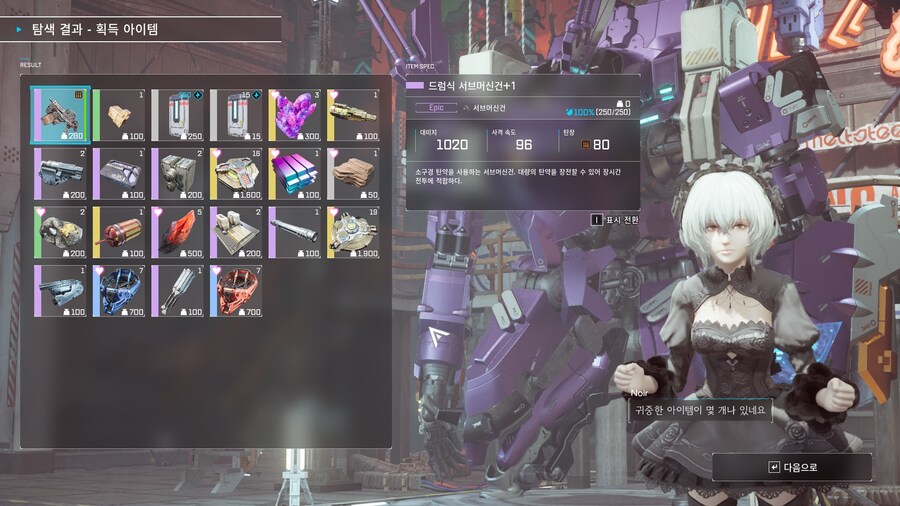Choose the rainbow metallic ingots item

295,173
